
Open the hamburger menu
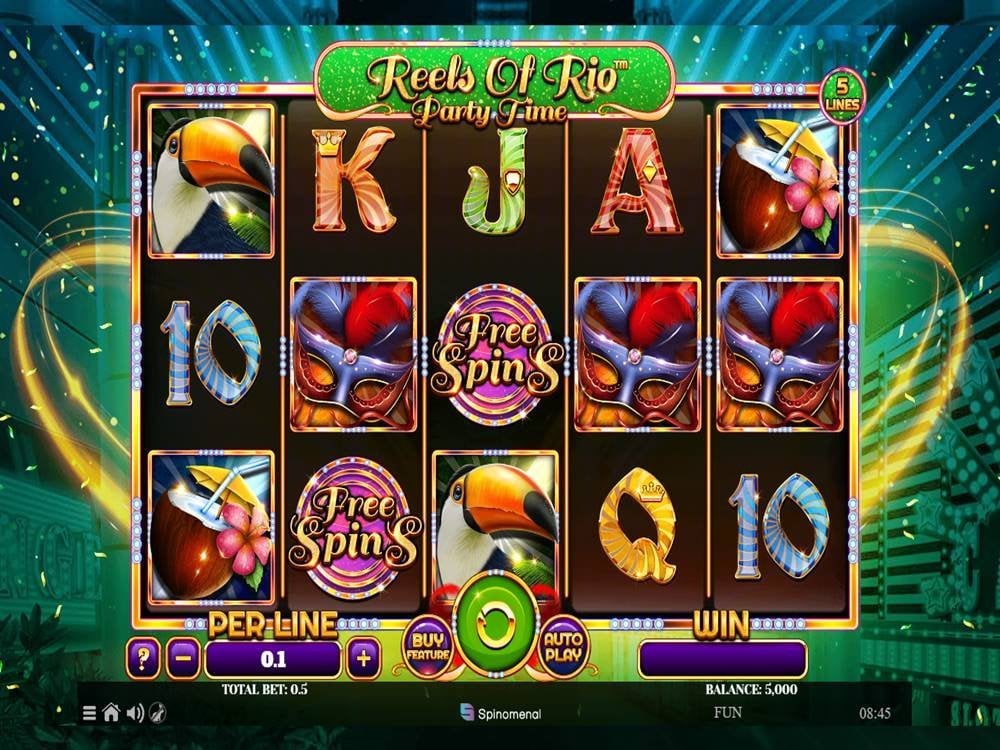click(x=90, y=713)
